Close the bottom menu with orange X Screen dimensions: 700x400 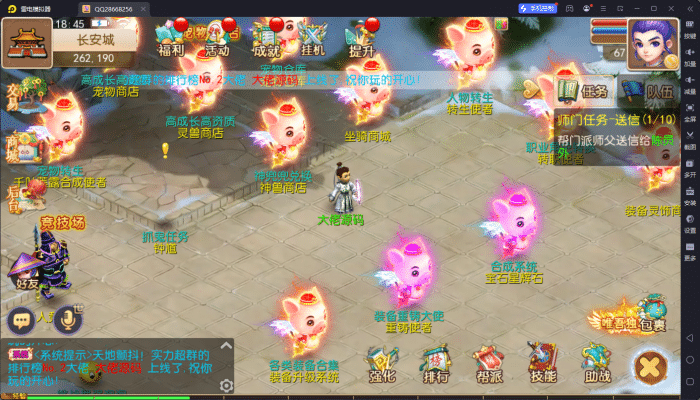(651, 367)
